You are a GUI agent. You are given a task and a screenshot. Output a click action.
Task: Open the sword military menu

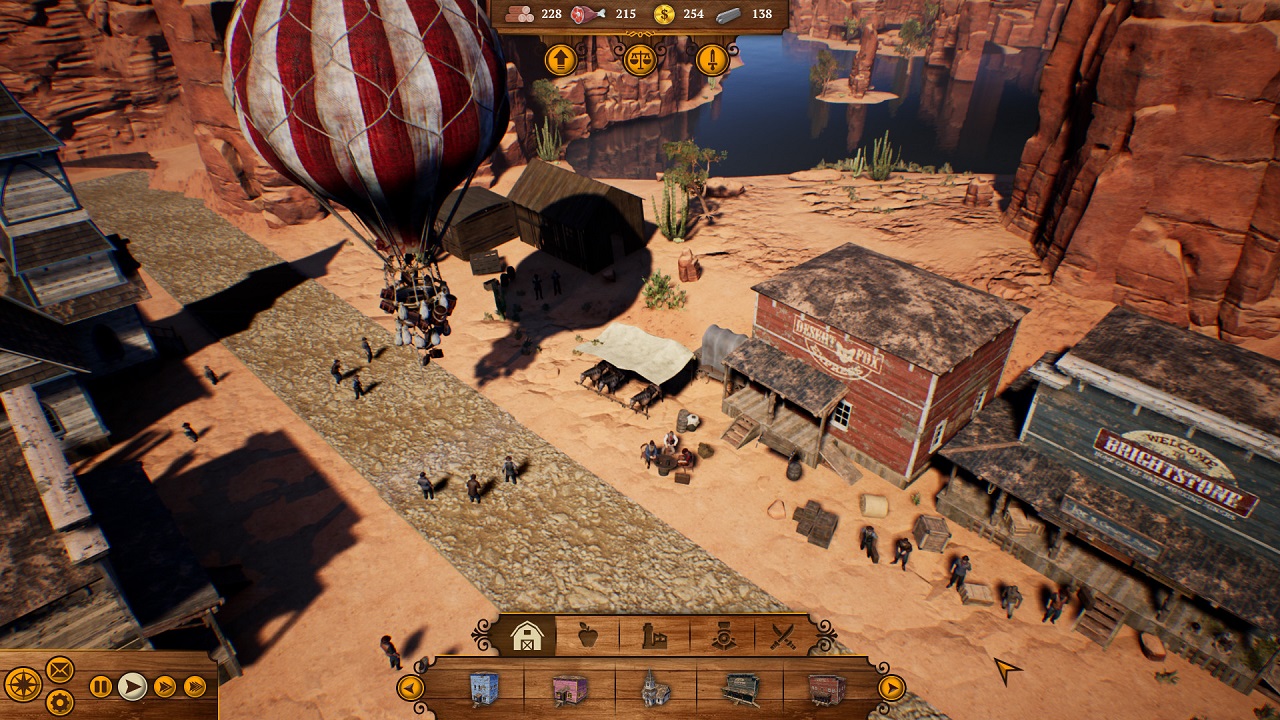click(x=712, y=60)
